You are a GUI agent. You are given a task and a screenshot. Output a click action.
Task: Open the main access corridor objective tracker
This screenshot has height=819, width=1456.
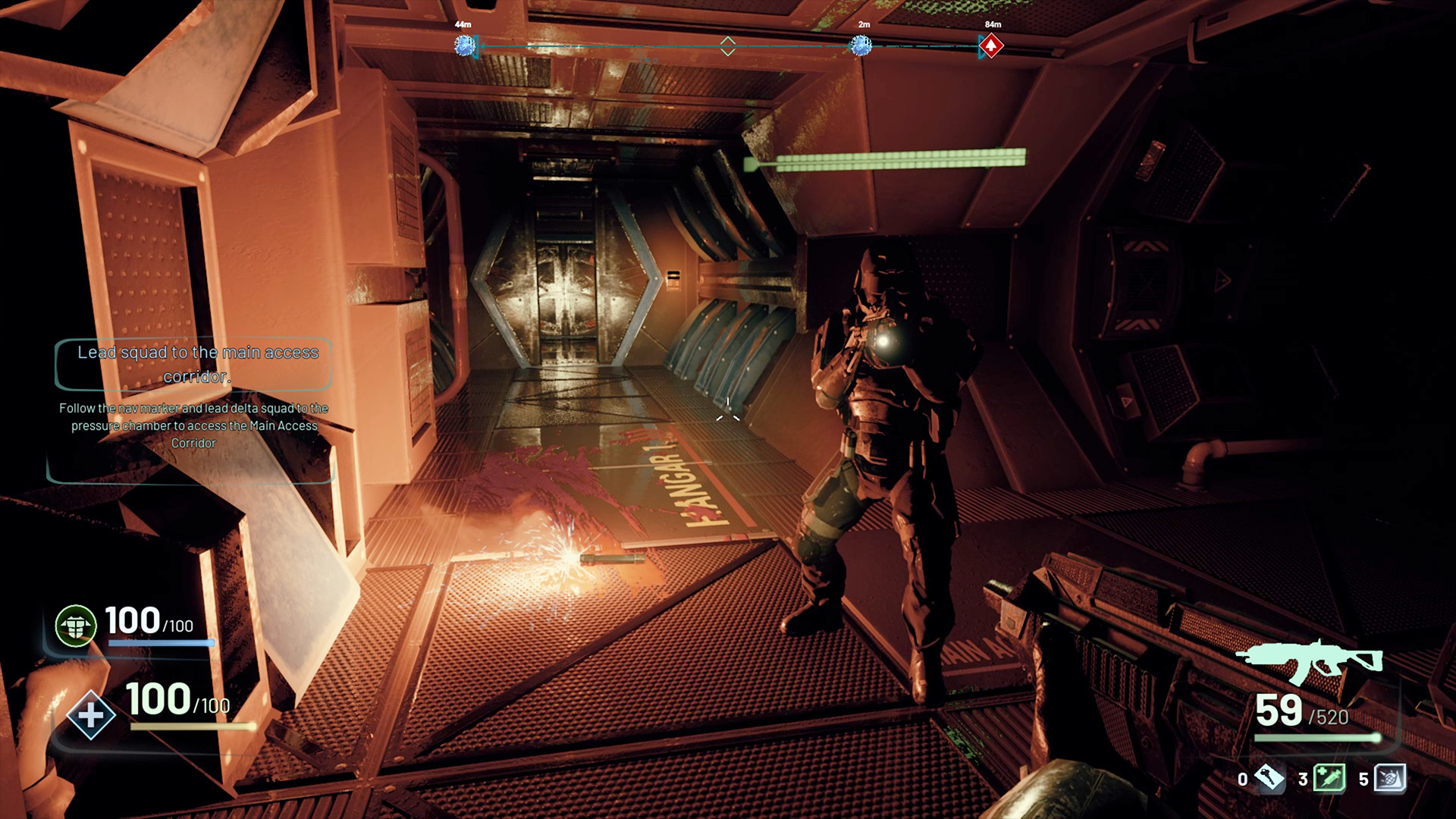pos(194,364)
